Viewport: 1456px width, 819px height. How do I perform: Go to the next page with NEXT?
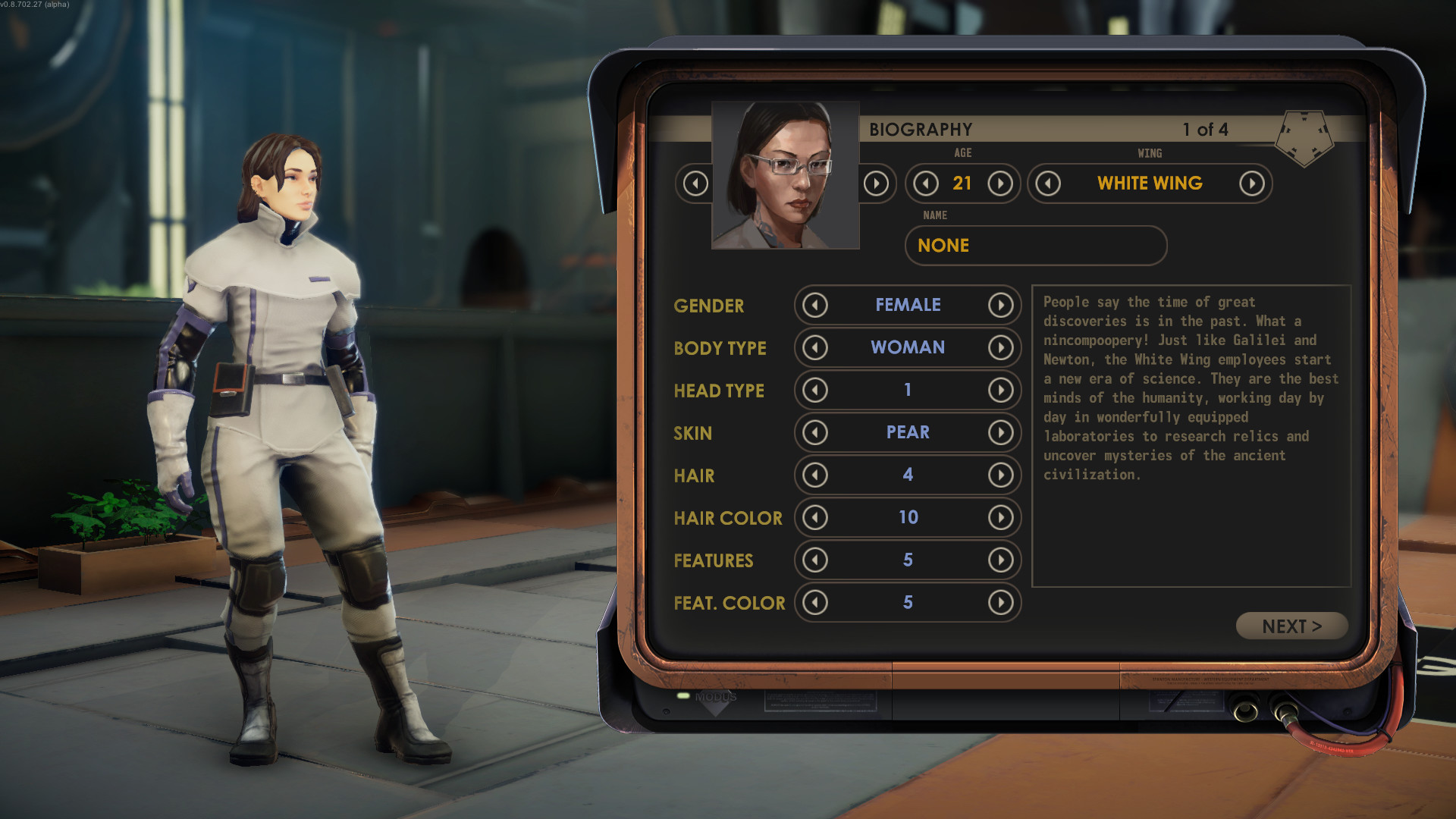tap(1291, 626)
